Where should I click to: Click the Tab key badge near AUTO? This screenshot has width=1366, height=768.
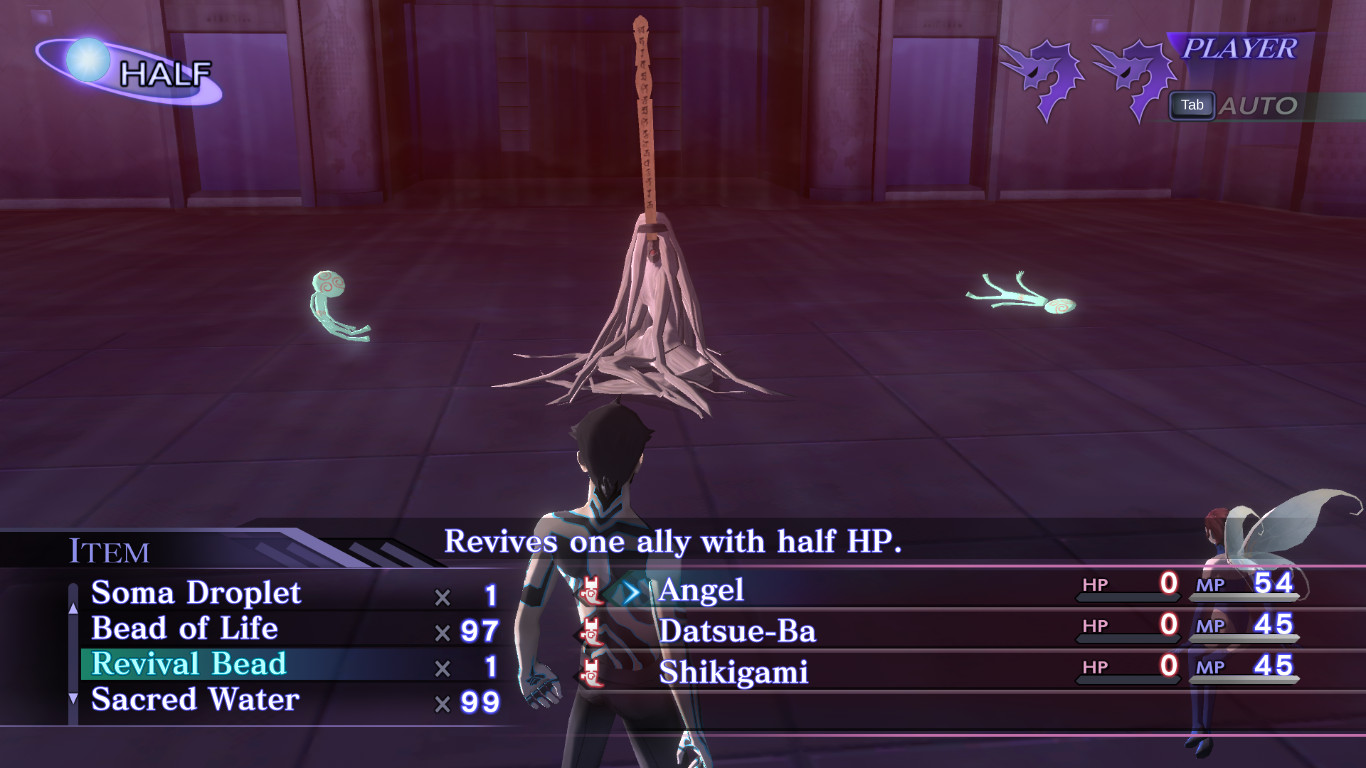tap(1191, 105)
